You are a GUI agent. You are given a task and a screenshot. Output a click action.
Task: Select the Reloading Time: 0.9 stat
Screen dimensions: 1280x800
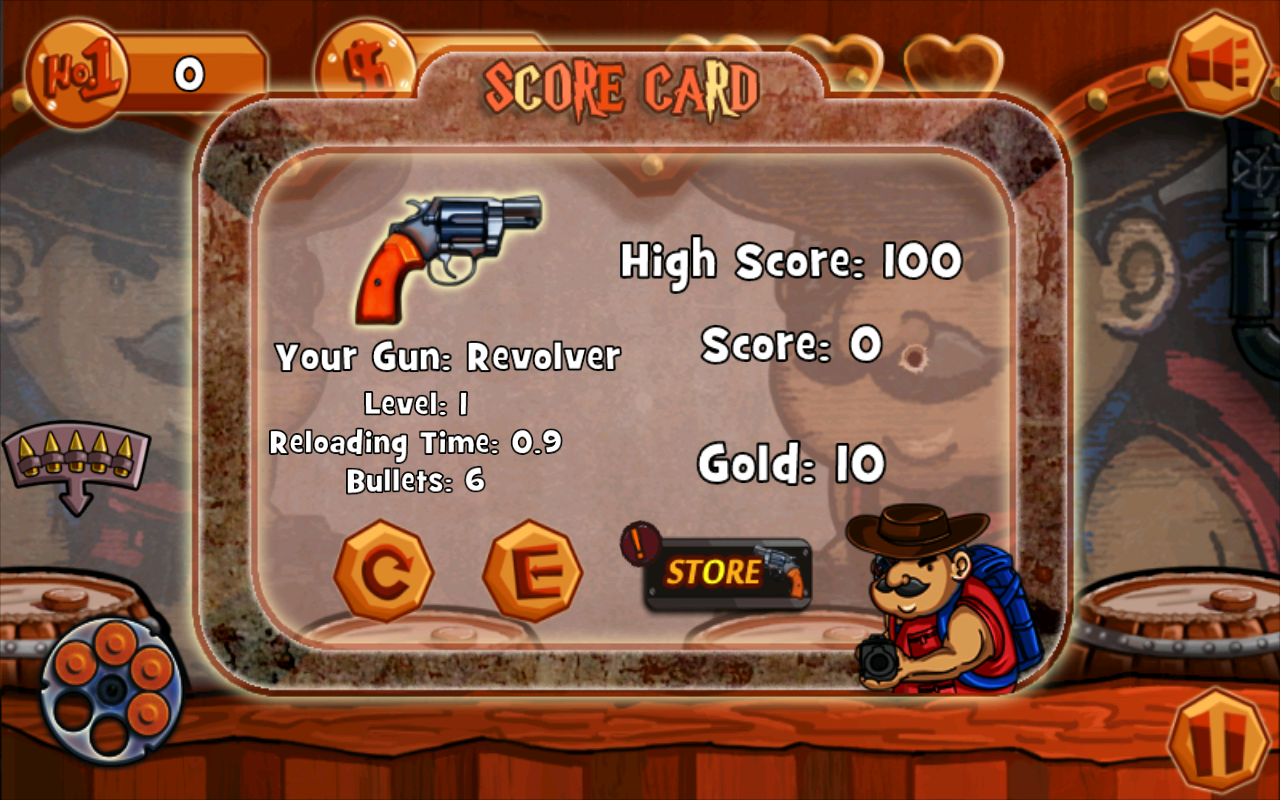point(416,443)
